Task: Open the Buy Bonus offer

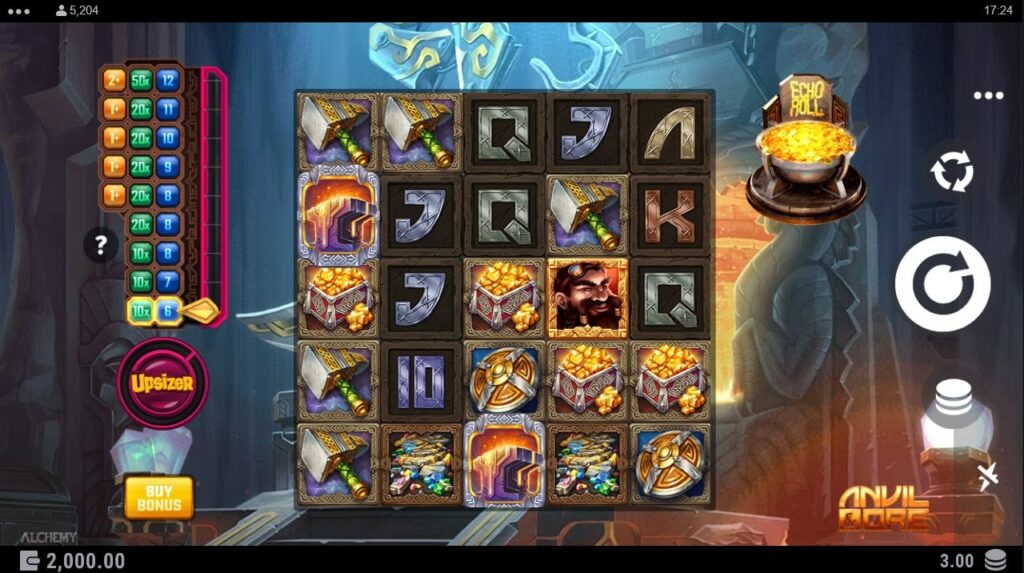Action: (x=159, y=496)
